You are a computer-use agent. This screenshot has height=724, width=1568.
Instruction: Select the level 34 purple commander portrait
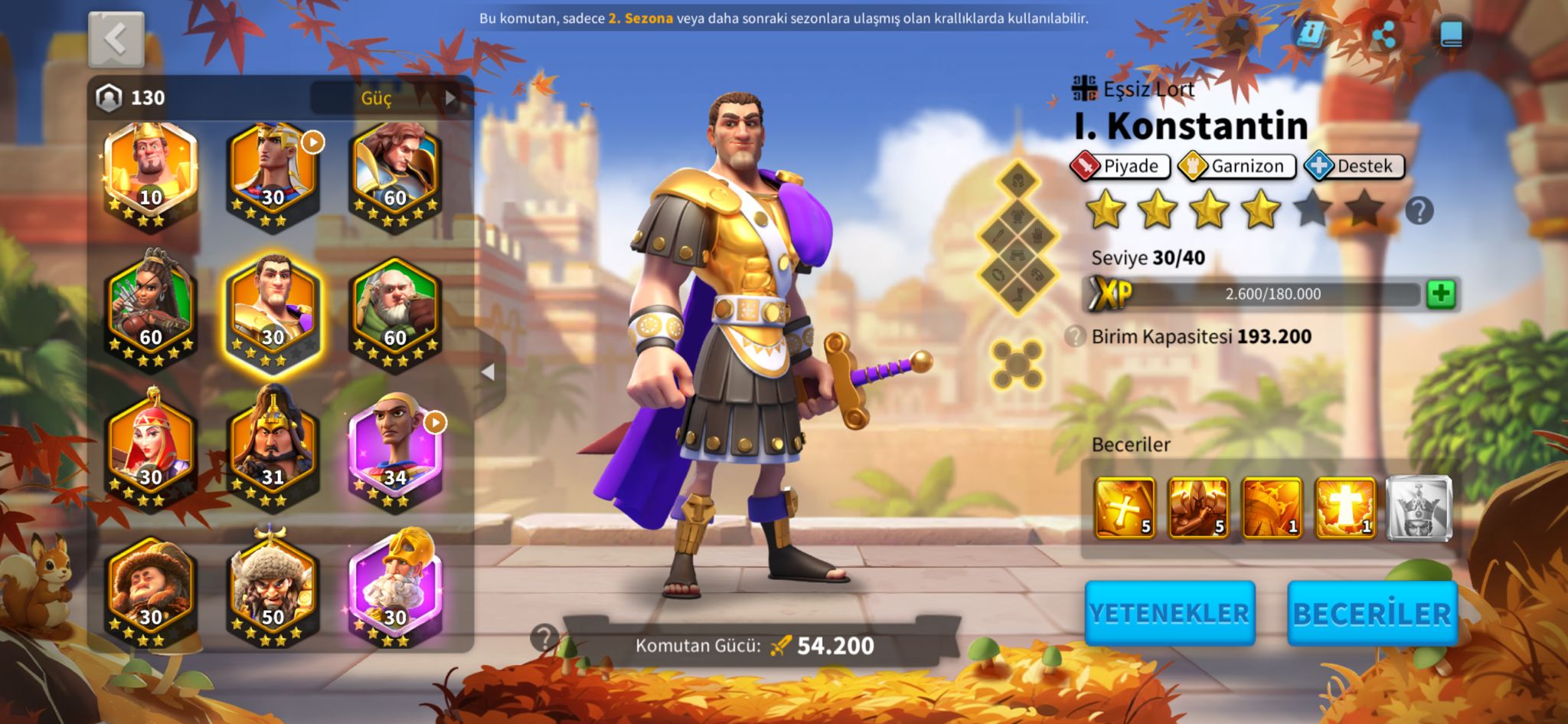pos(395,452)
